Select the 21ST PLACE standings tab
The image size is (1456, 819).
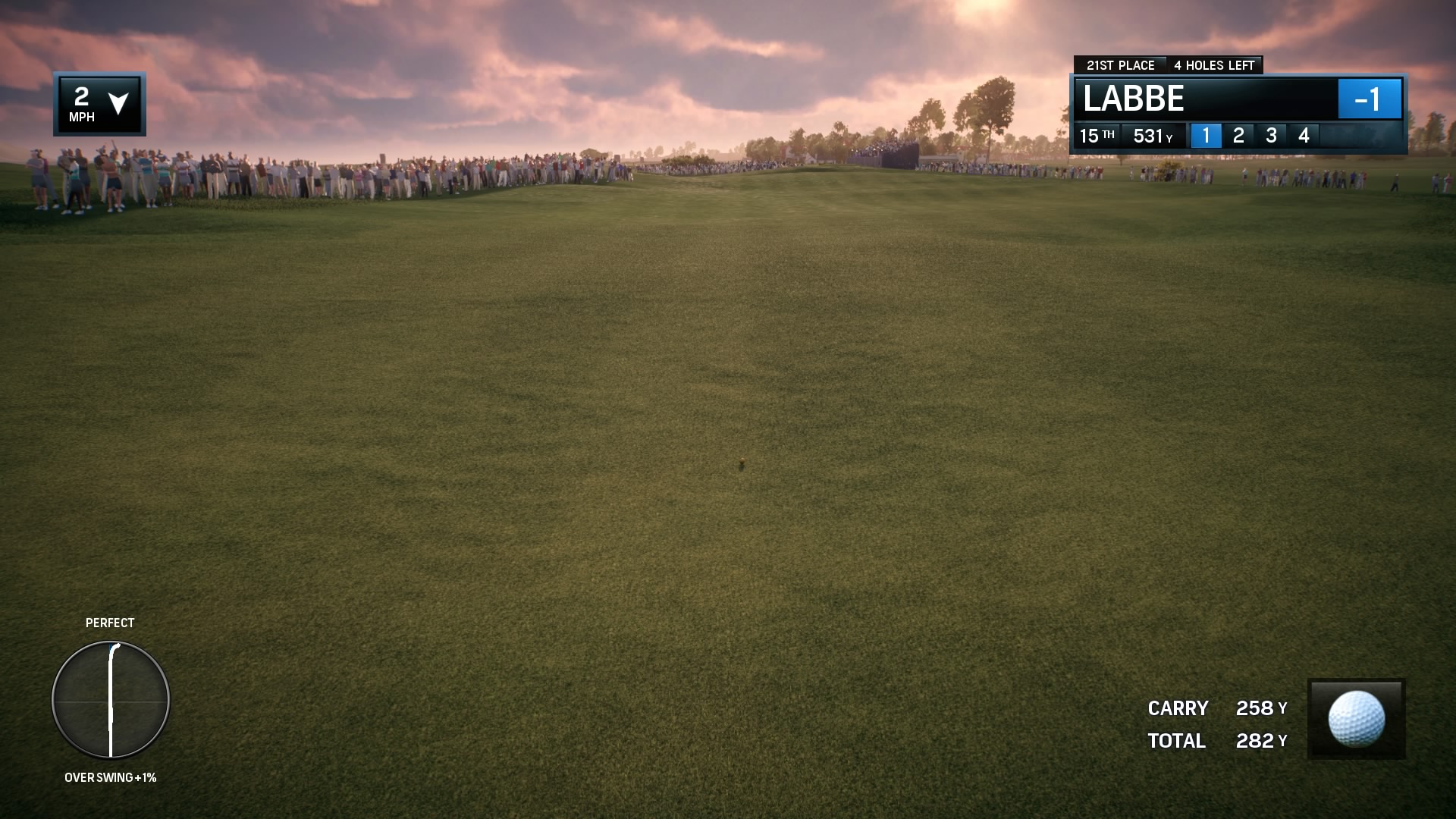point(1122,65)
